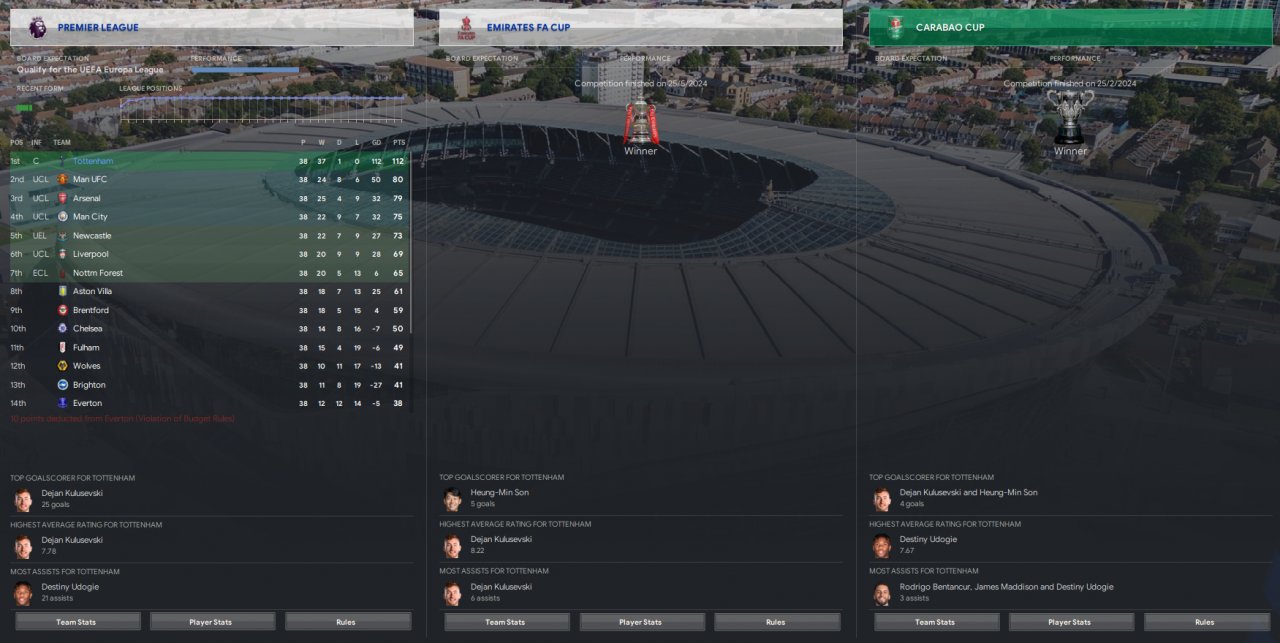View the Carabao Cup Rules
The width and height of the screenshot is (1280, 643).
(x=1206, y=622)
